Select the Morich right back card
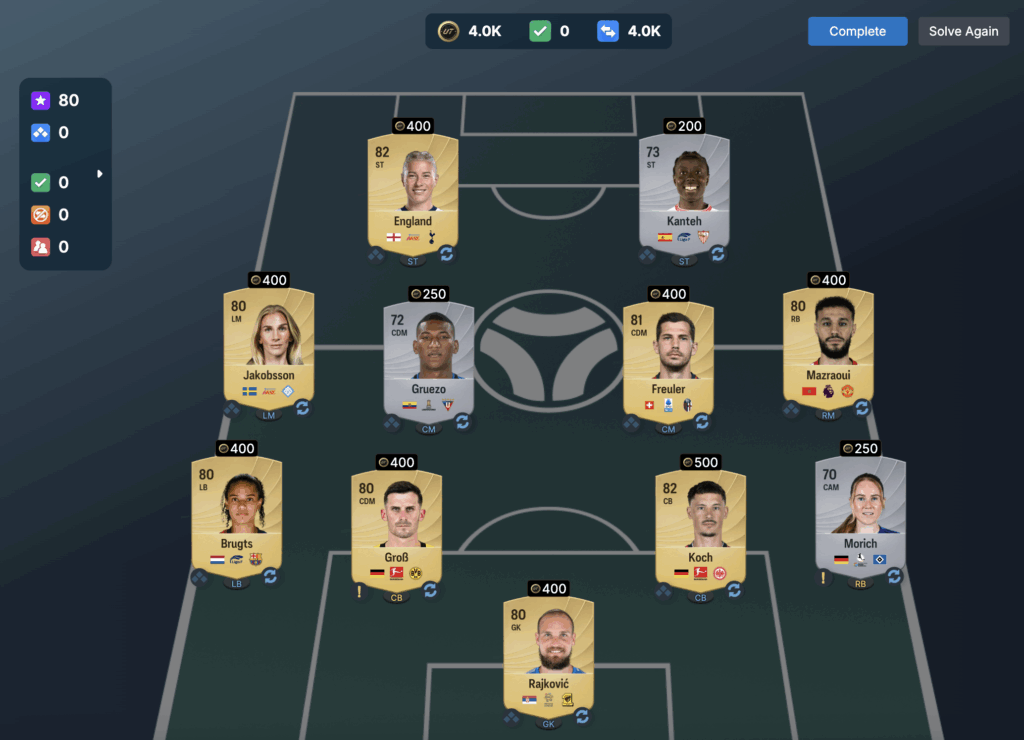Image resolution: width=1024 pixels, height=740 pixels. (860, 512)
